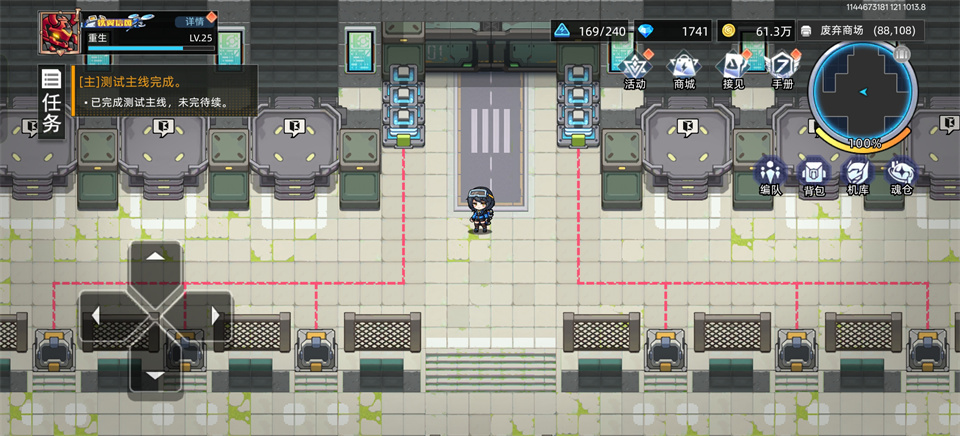Open the 背包 backpack inventory
Image resolution: width=960 pixels, height=436 pixels.
pyautogui.click(x=813, y=175)
